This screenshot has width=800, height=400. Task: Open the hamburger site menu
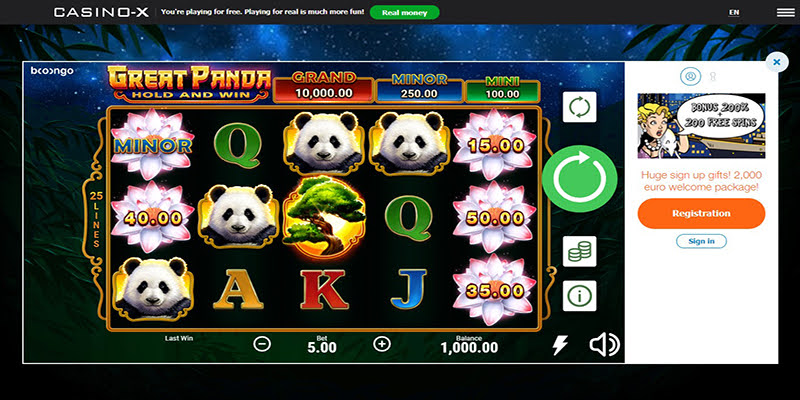pos(785,13)
